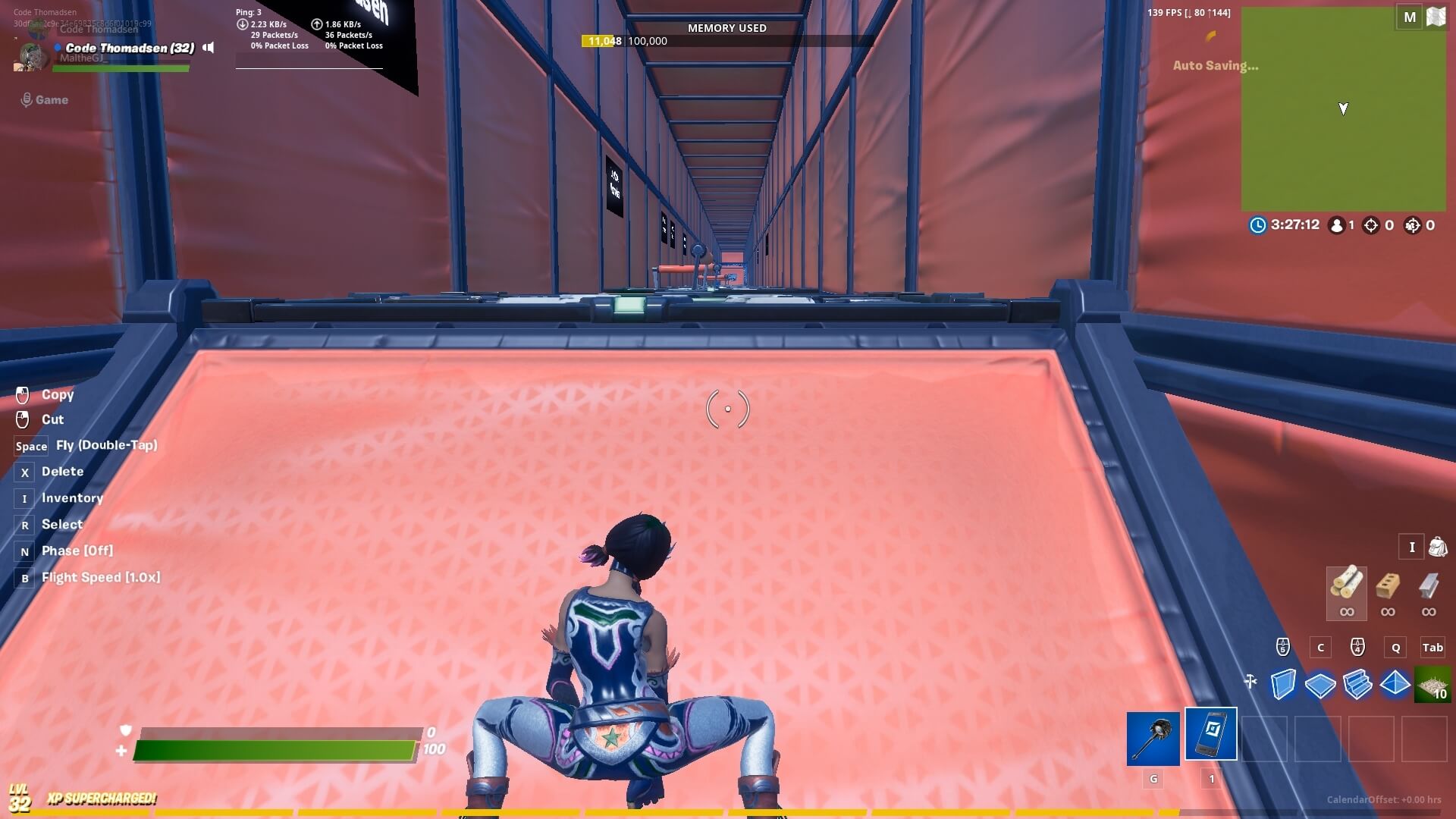1456x819 pixels.
Task: Mute the voice chat speaker beside Code Thomadsen
Action: 207,47
